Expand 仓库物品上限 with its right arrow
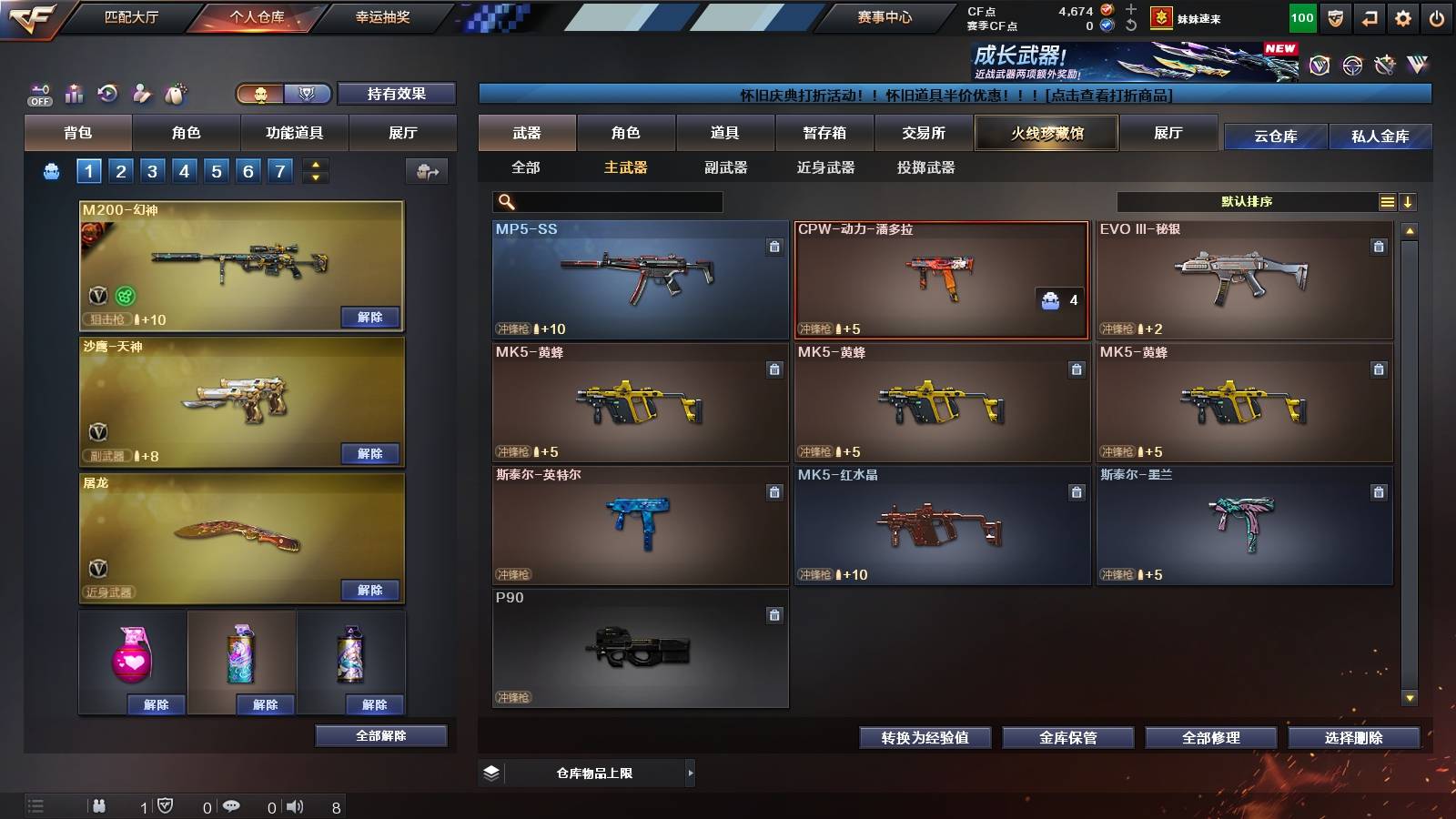This screenshot has width=1456, height=819. (690, 773)
